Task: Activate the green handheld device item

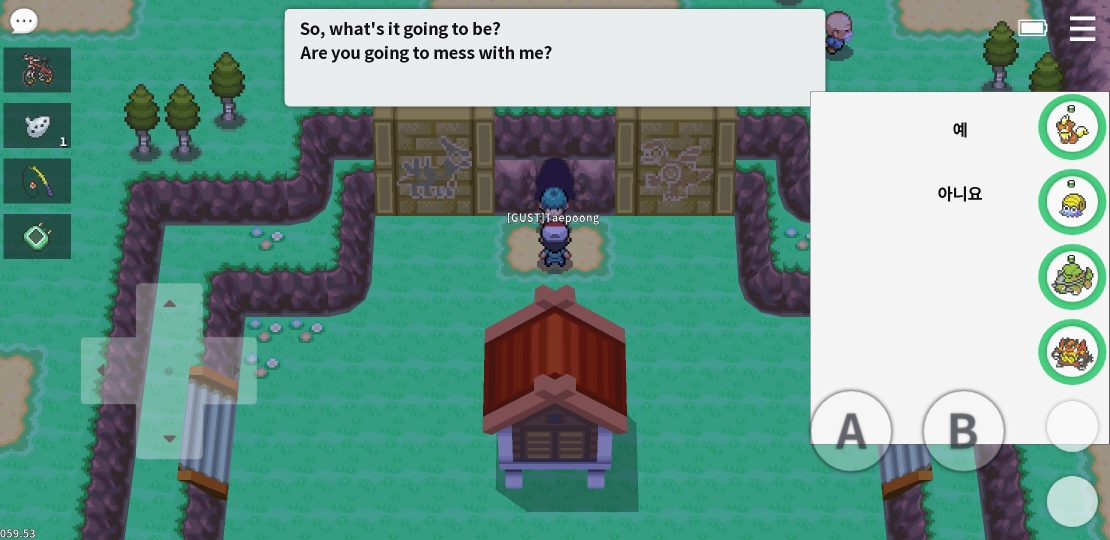Action: coord(37,237)
